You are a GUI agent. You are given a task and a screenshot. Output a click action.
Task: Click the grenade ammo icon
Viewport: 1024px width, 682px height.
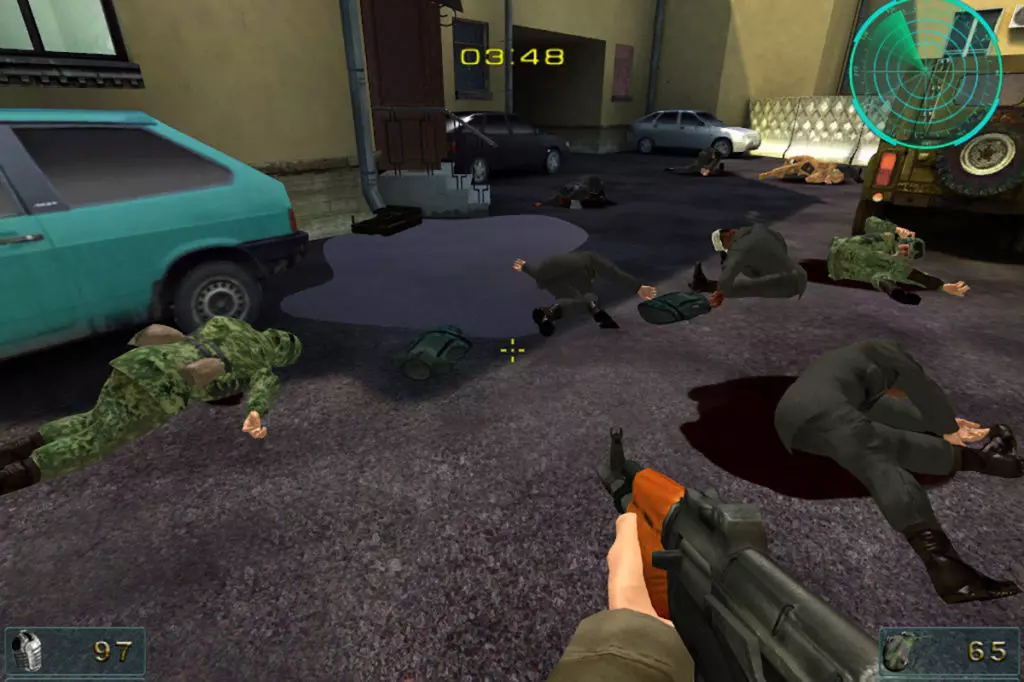(898, 653)
